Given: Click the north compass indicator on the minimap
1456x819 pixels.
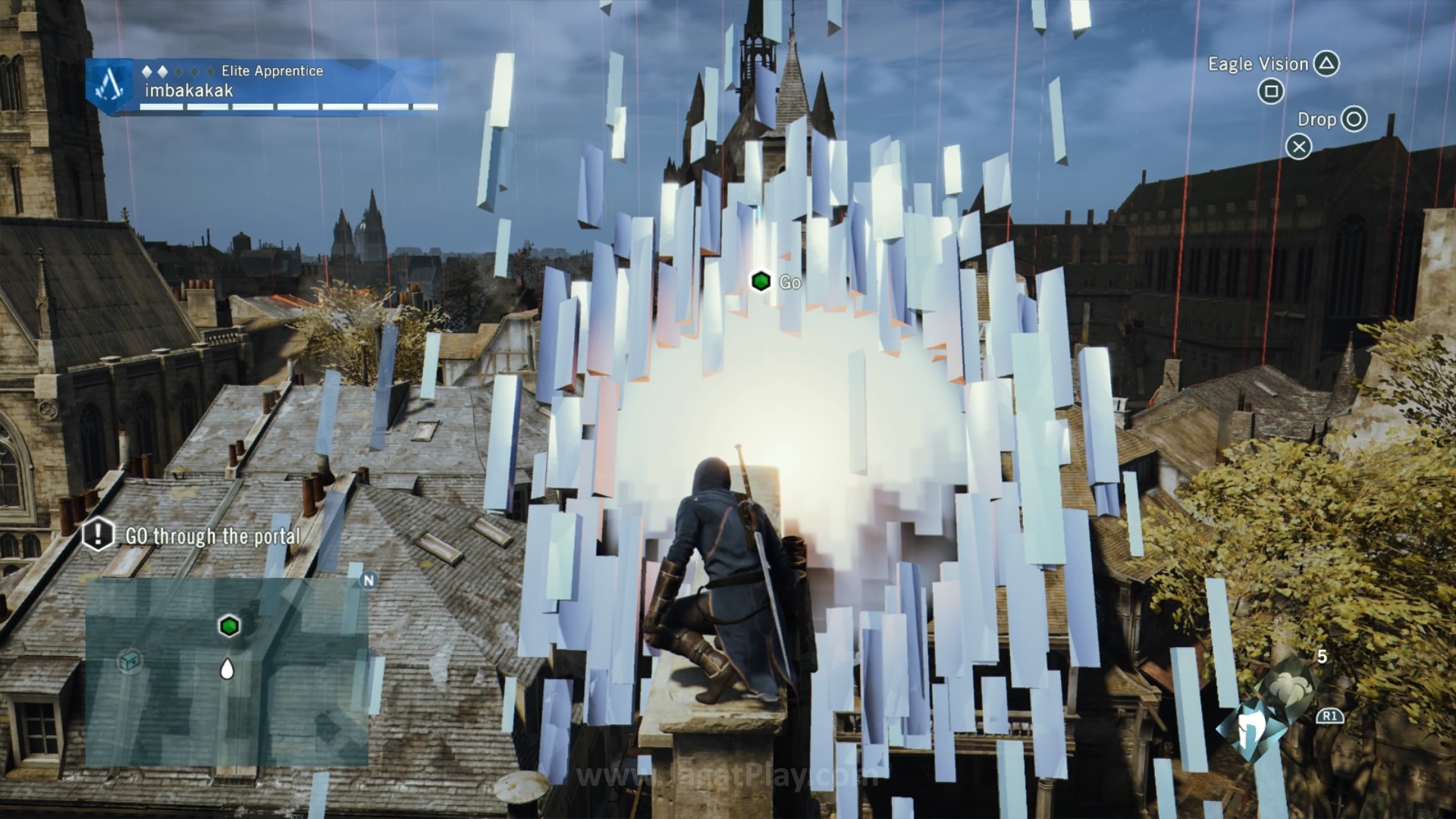Looking at the screenshot, I should click(x=369, y=581).
